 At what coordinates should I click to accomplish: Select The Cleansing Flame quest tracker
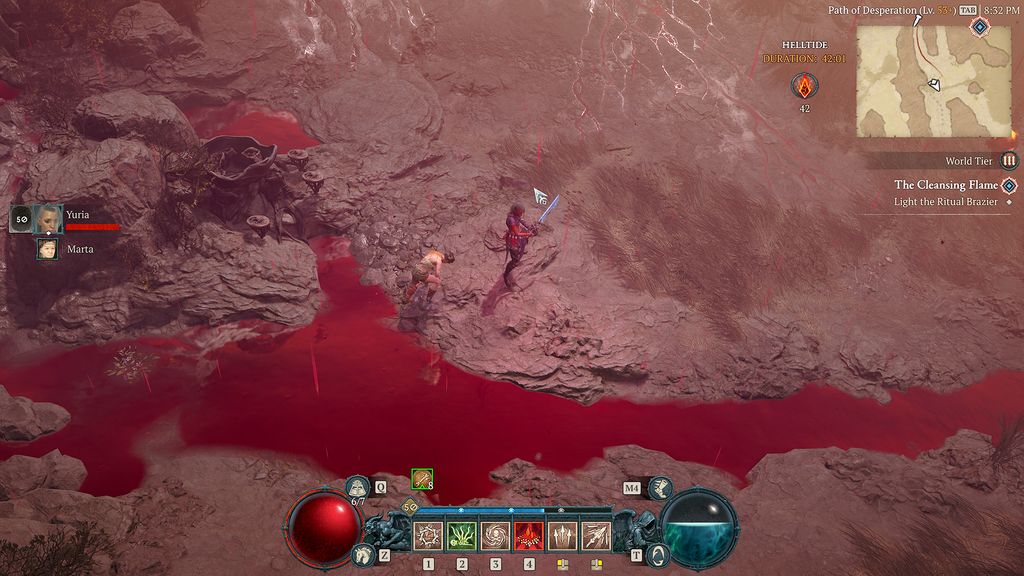coord(945,185)
